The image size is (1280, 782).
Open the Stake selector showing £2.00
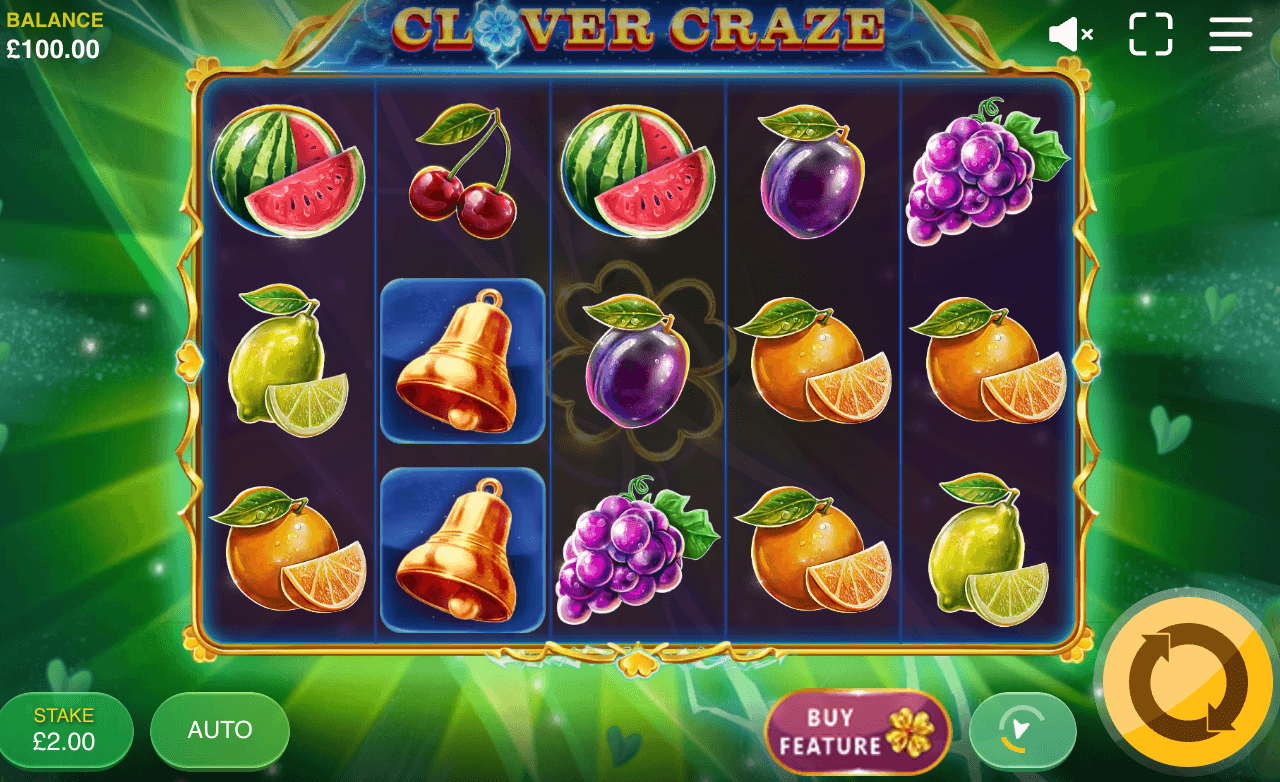pyautogui.click(x=65, y=730)
